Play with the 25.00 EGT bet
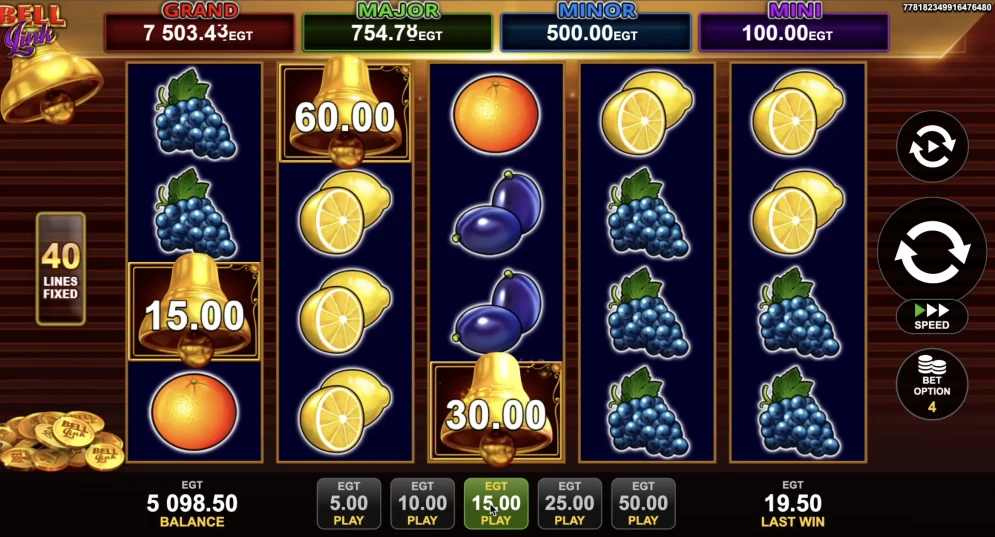Viewport: 995px width, 537px height. point(570,503)
